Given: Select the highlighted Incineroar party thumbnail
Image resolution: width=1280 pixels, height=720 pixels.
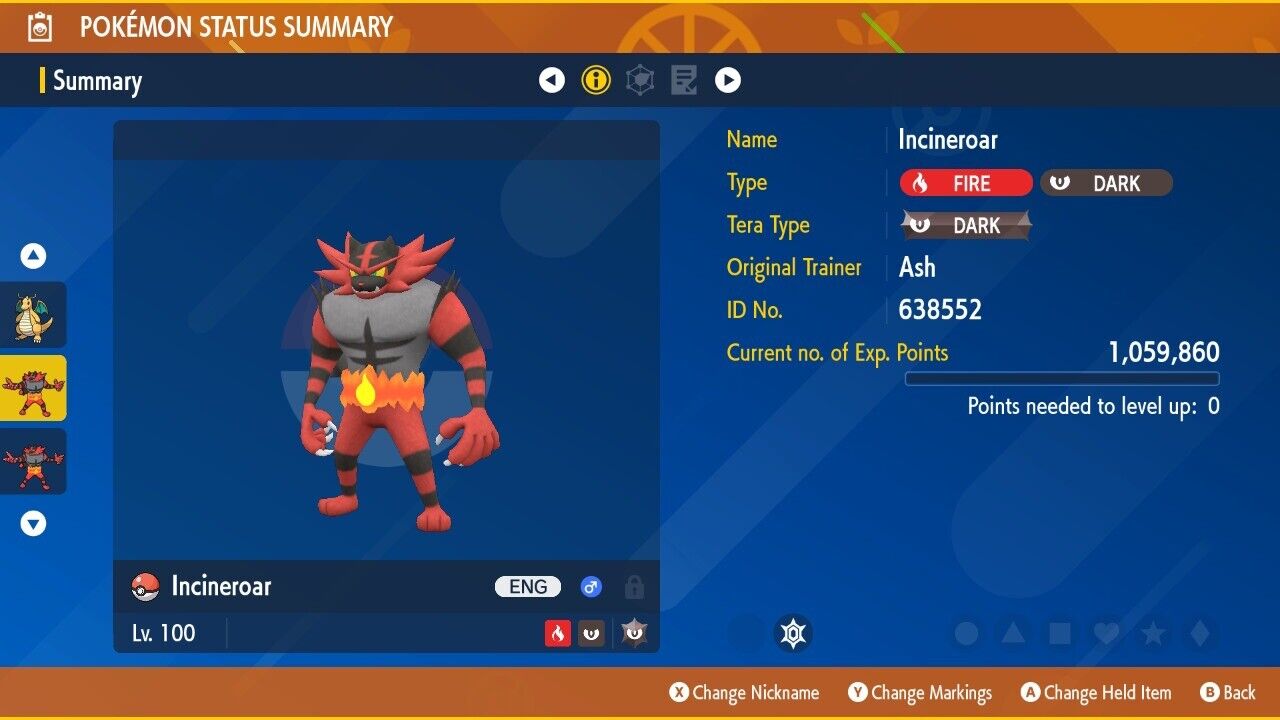Looking at the screenshot, I should point(33,388).
